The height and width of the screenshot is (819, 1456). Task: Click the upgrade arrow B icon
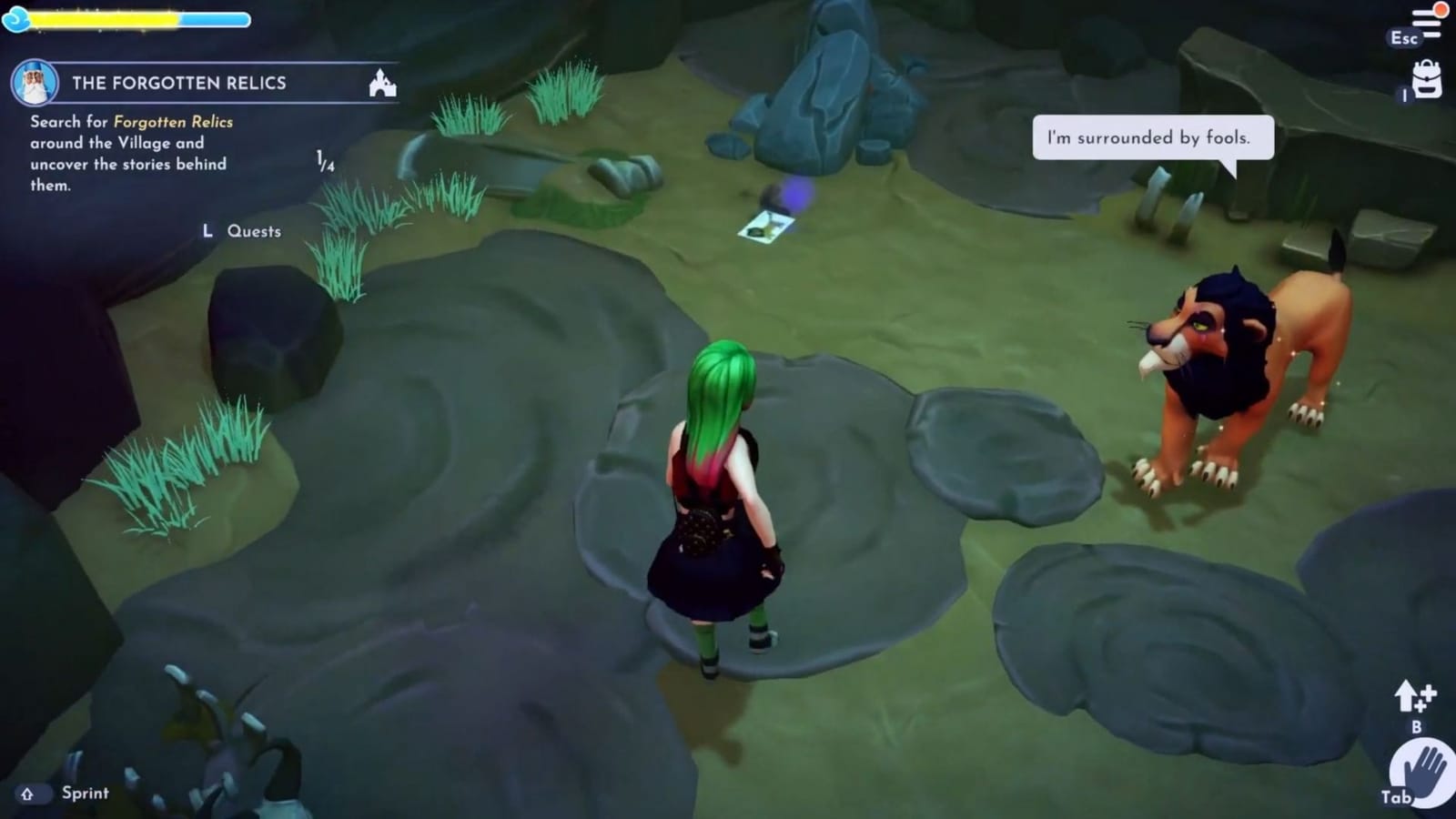(1411, 699)
